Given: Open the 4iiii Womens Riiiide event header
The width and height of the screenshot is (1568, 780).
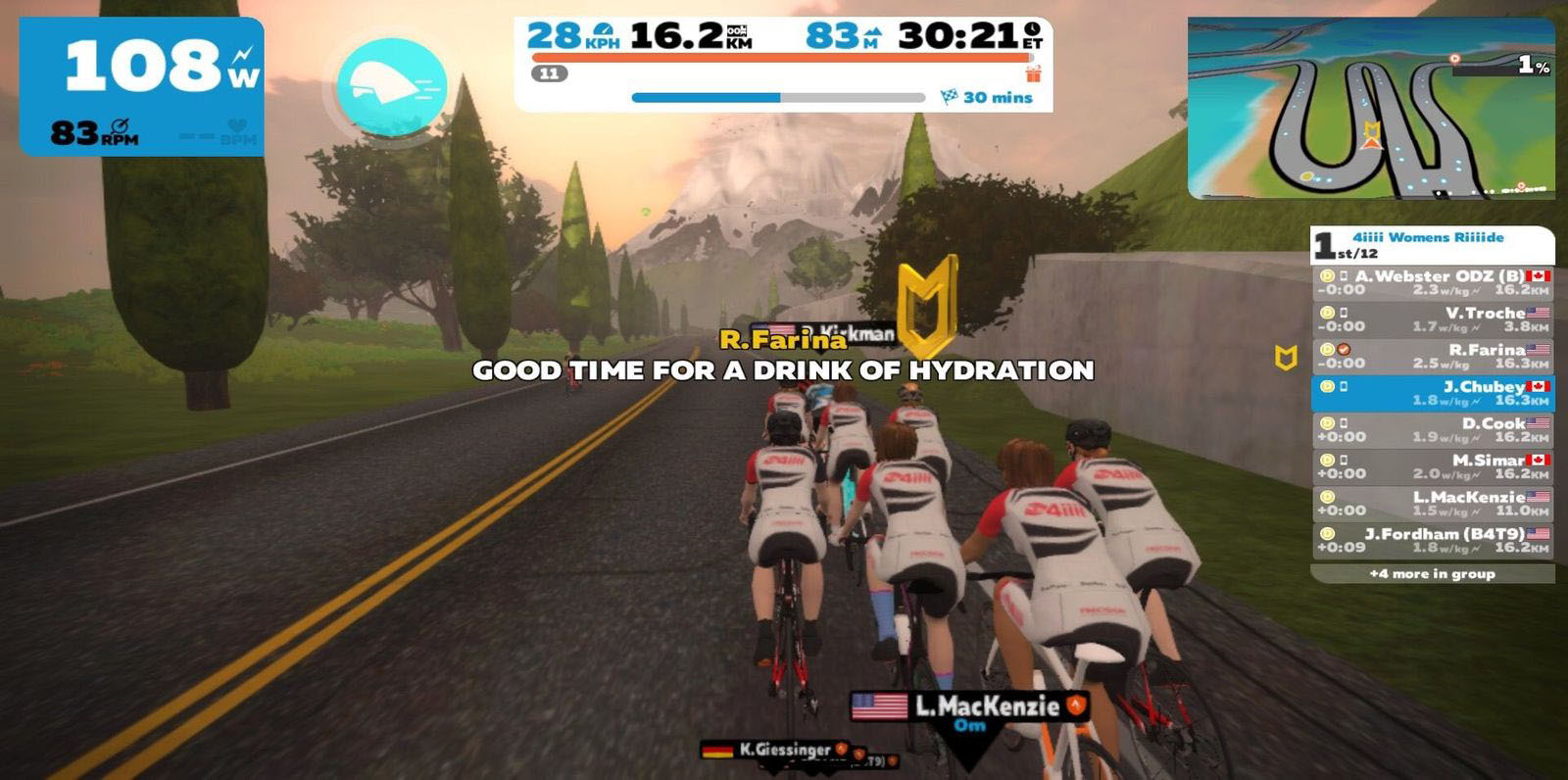Looking at the screenshot, I should [x=1433, y=245].
